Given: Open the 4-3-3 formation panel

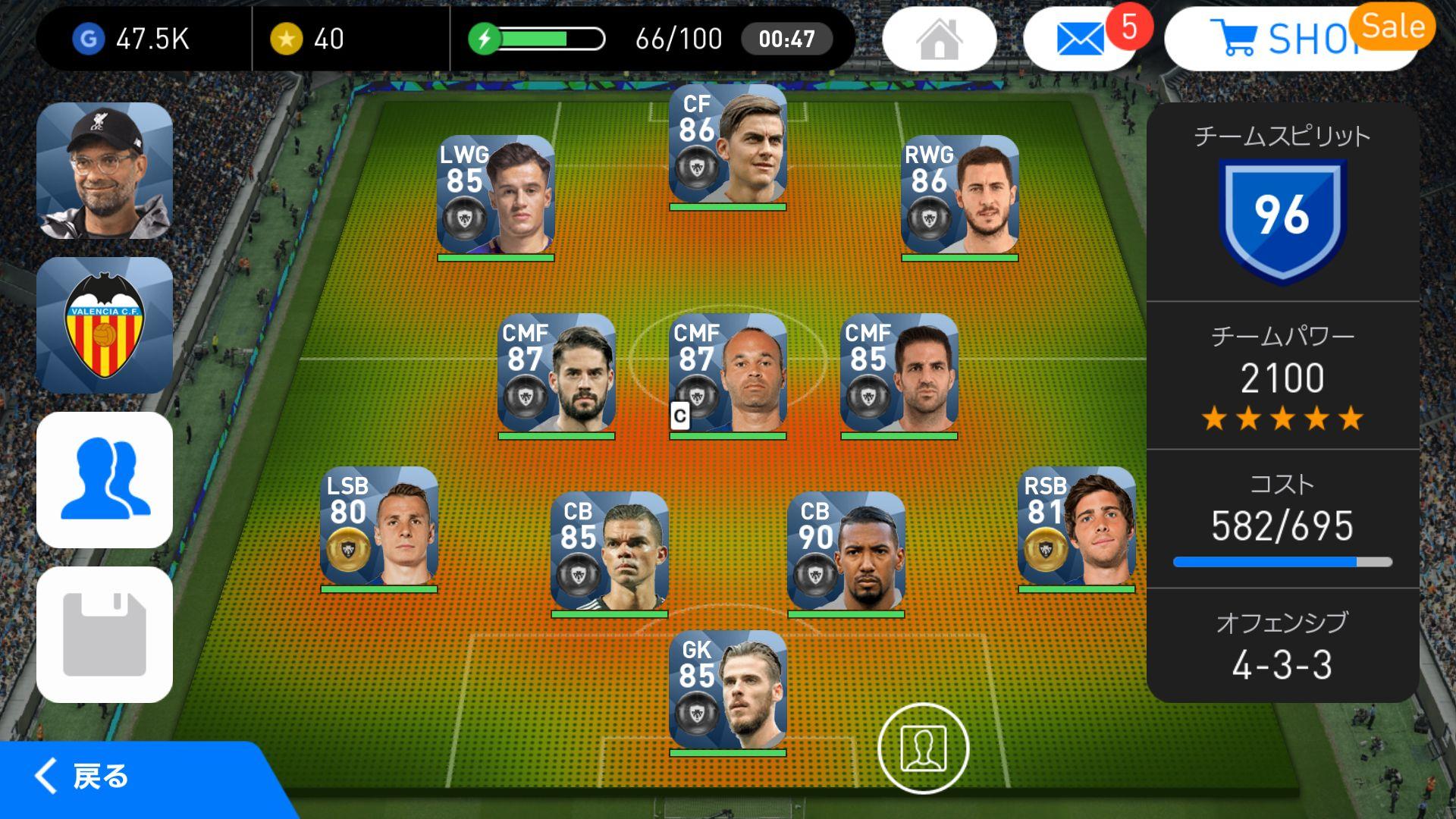Looking at the screenshot, I should pyautogui.click(x=1282, y=646).
